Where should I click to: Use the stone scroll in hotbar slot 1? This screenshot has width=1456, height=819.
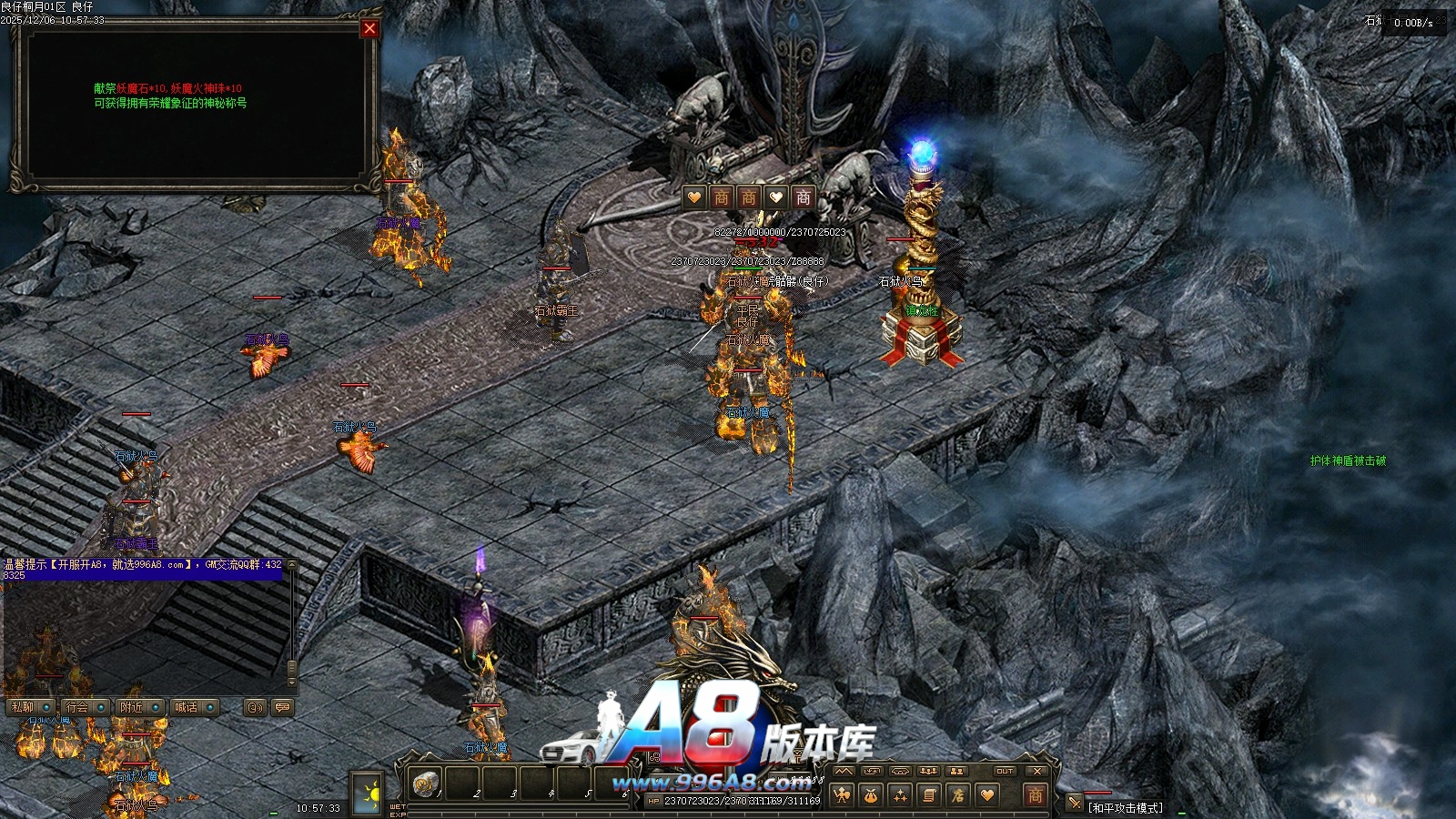point(425,783)
